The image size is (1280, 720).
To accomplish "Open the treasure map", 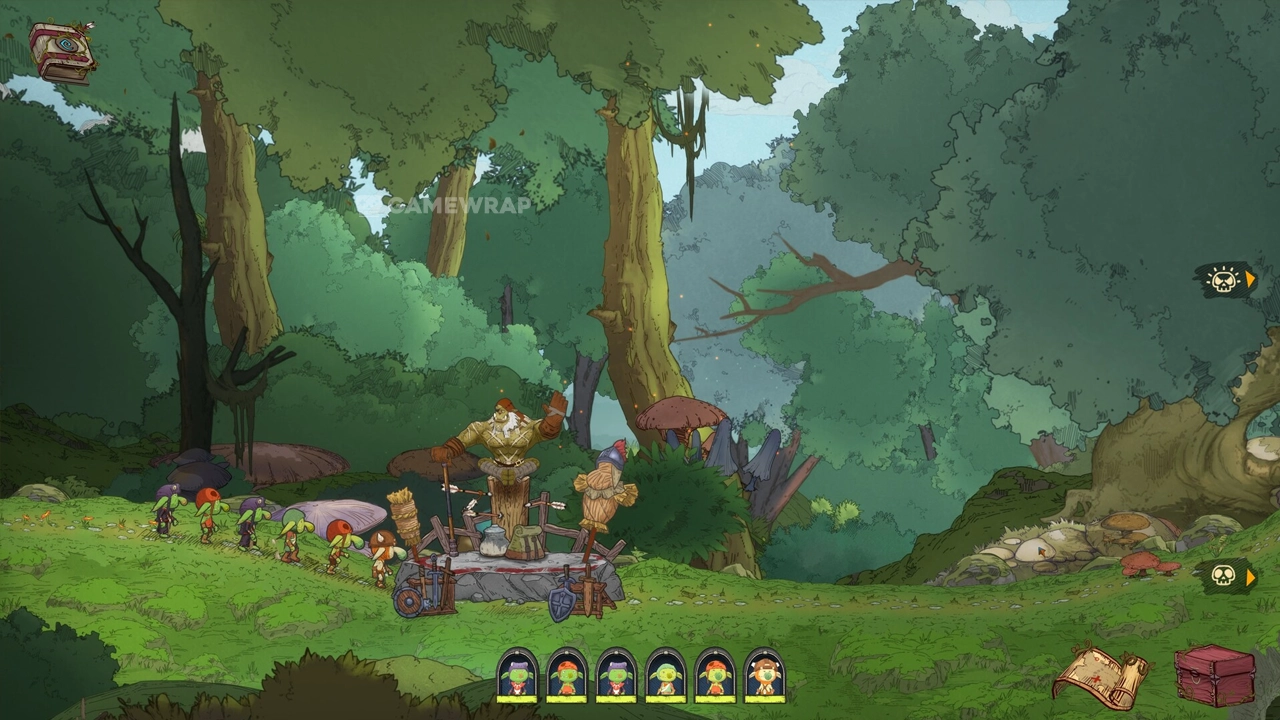I will tap(1101, 677).
